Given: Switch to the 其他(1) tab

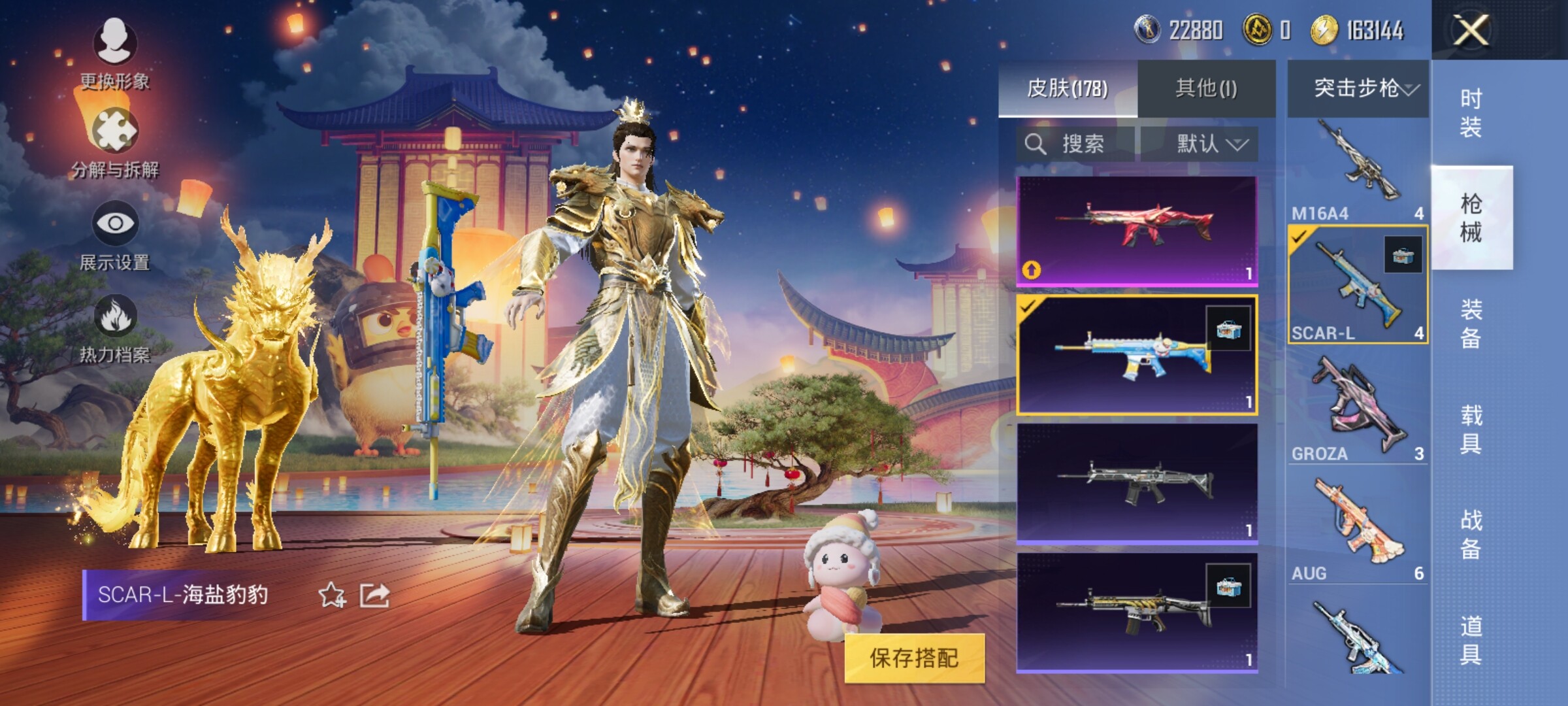Looking at the screenshot, I should pos(1206,88).
